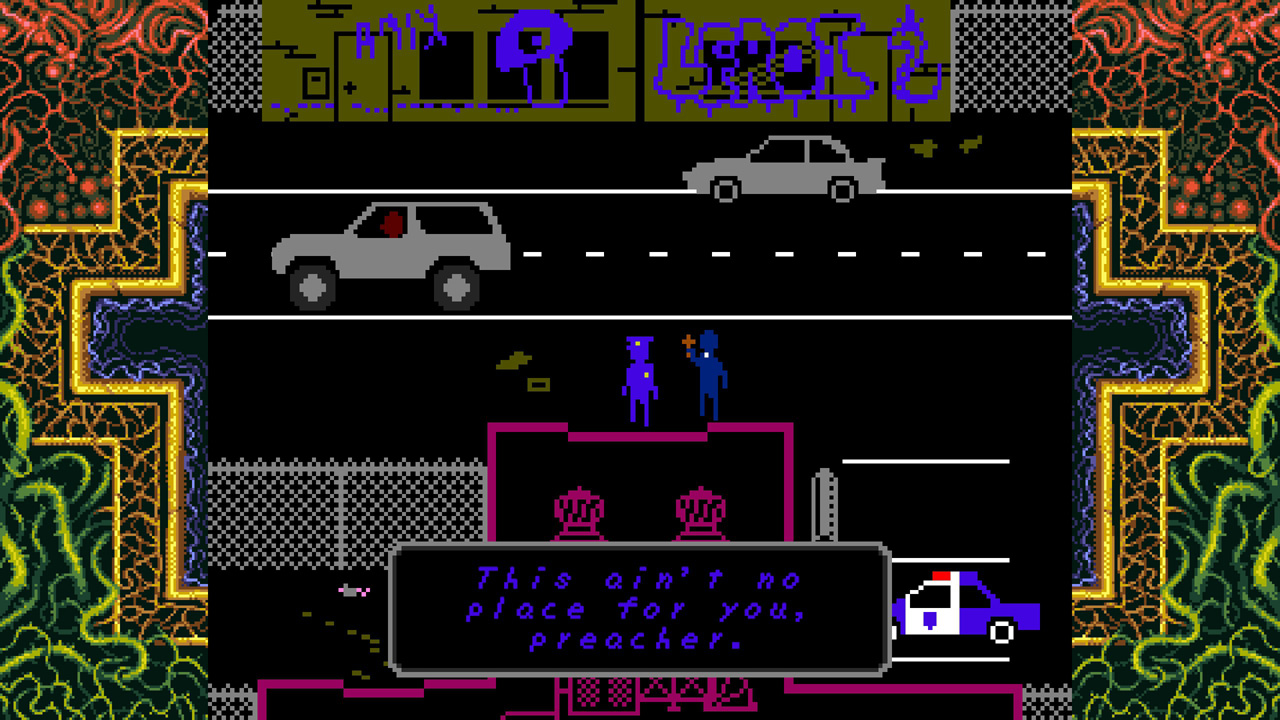
Task: Toggle the right statue atop the magenta gate
Action: coord(700,510)
